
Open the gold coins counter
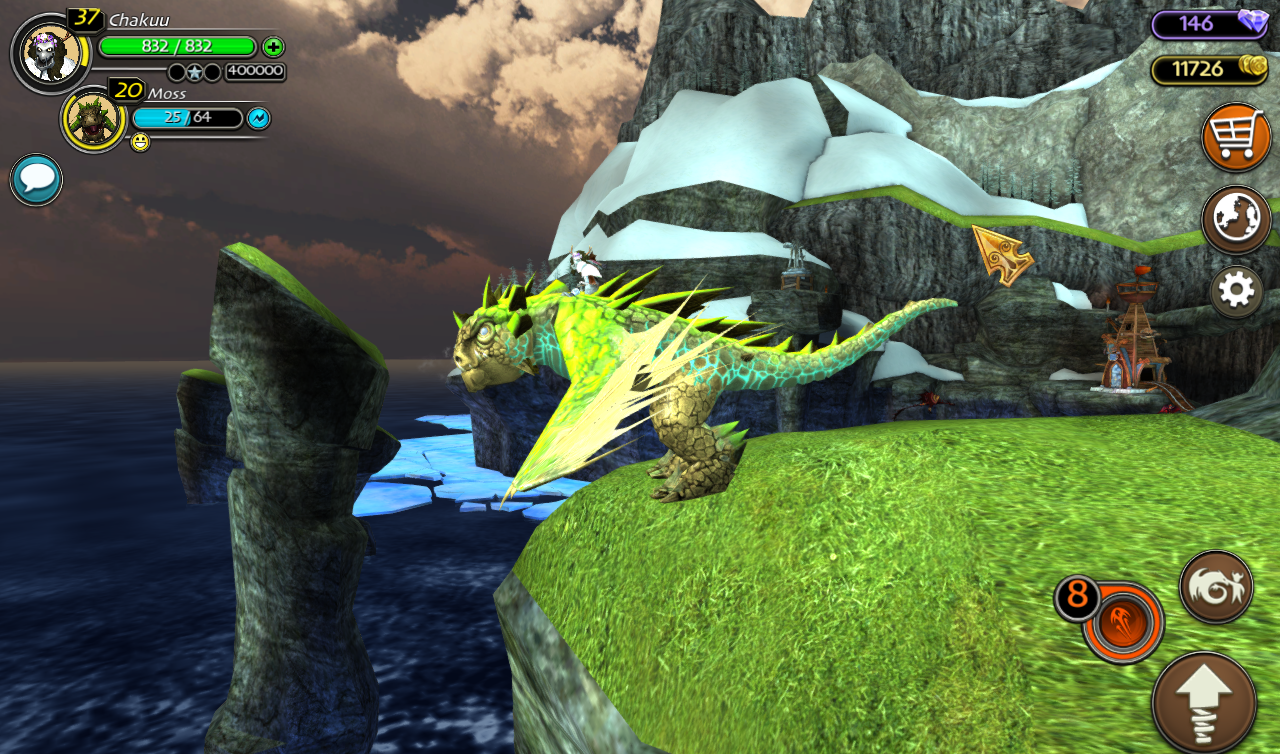click(x=1210, y=69)
